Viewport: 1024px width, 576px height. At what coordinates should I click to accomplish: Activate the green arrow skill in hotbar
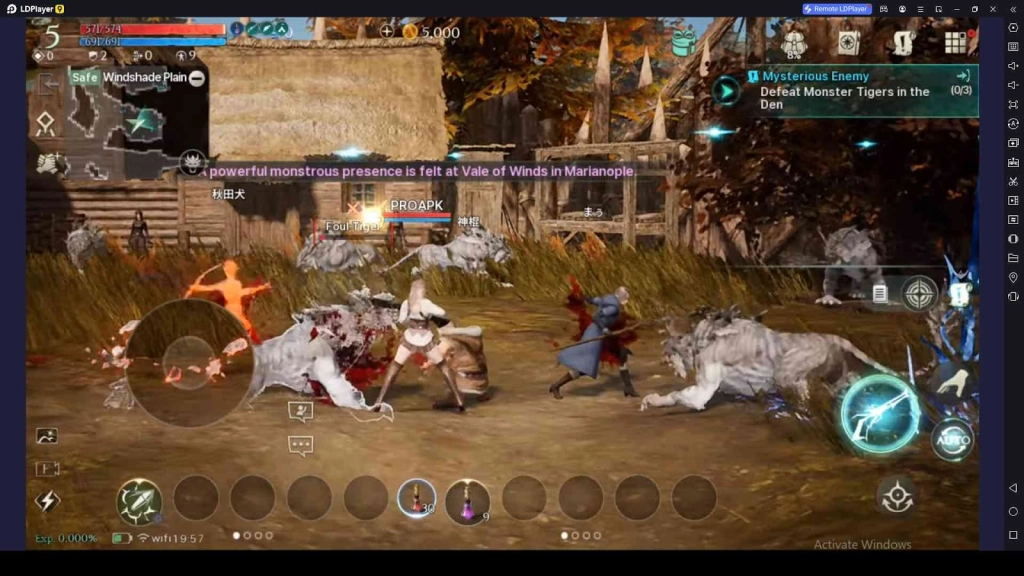[x=139, y=499]
